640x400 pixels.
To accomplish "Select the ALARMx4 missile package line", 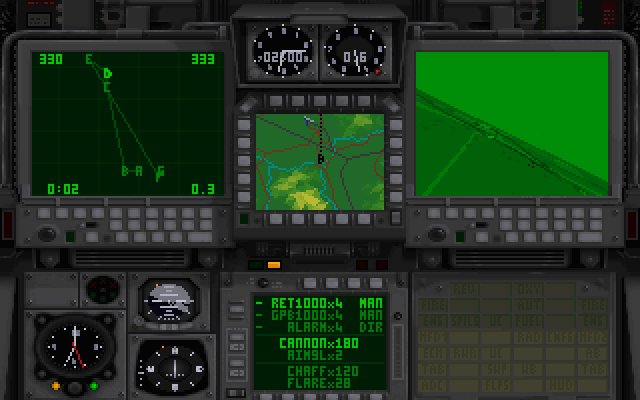I will 303,324.
